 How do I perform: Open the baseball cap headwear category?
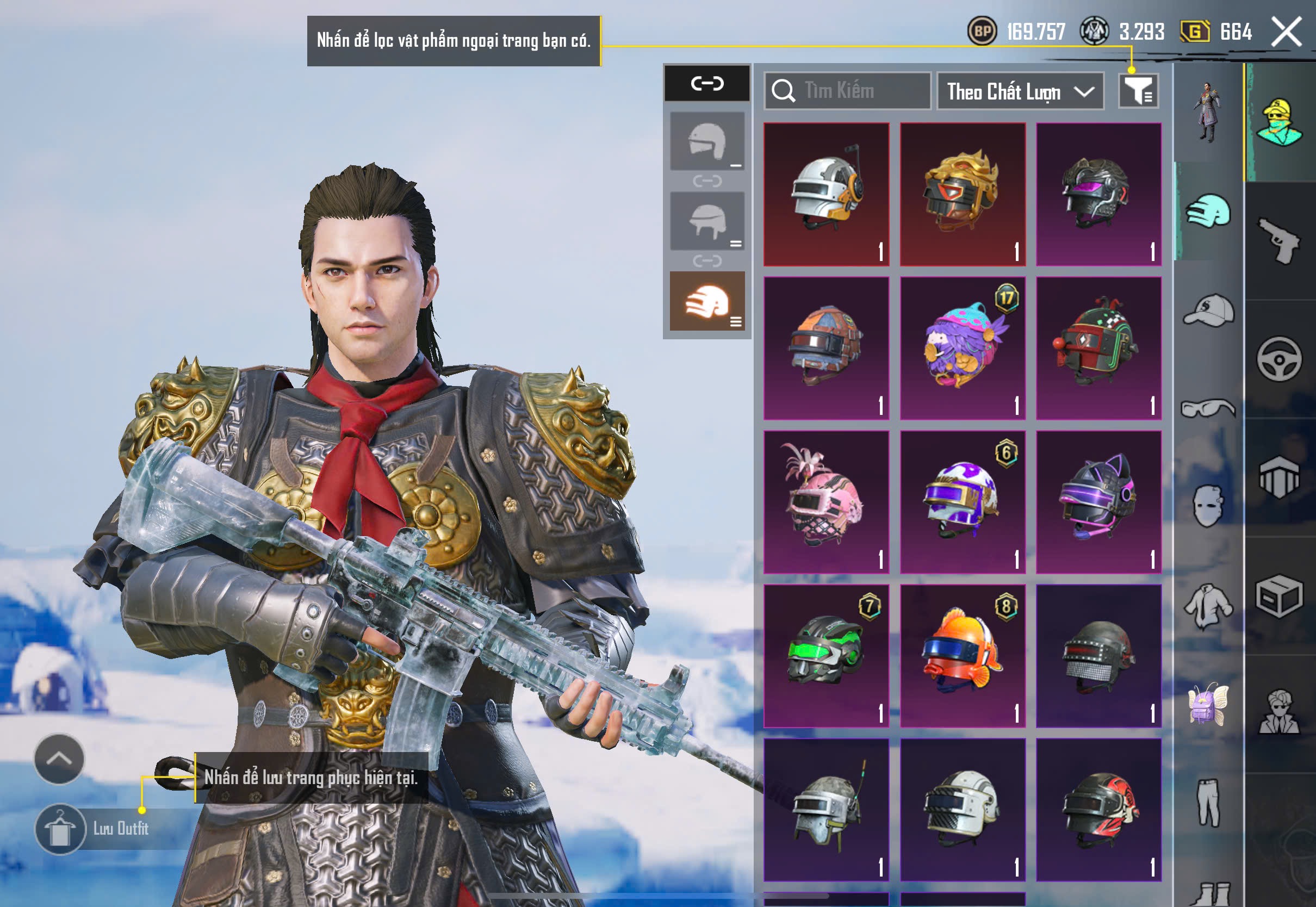tap(1208, 310)
